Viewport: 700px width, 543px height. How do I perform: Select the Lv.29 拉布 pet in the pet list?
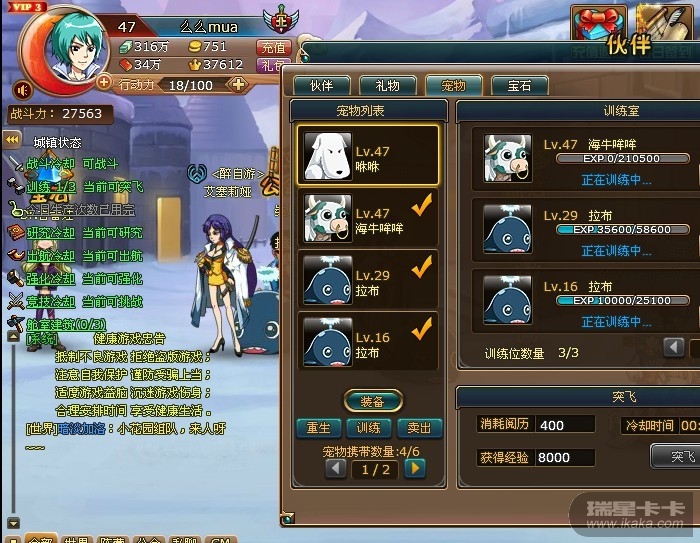pos(367,279)
